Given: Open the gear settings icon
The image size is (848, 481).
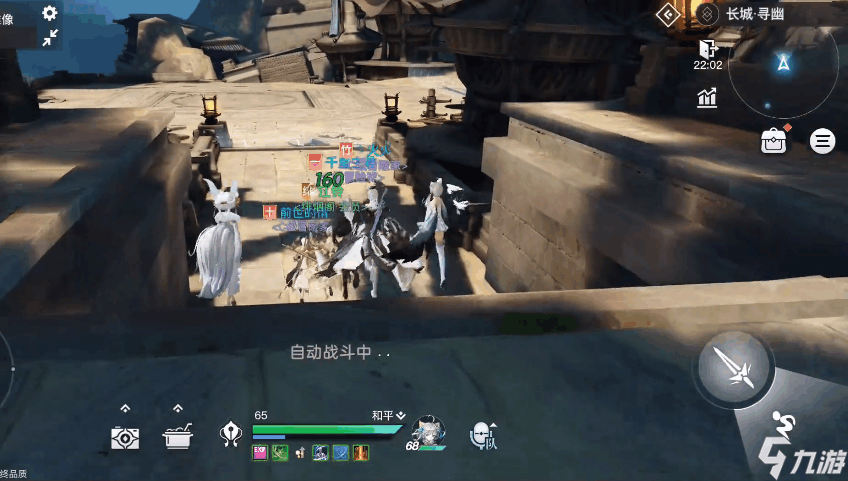Looking at the screenshot, I should [x=50, y=13].
